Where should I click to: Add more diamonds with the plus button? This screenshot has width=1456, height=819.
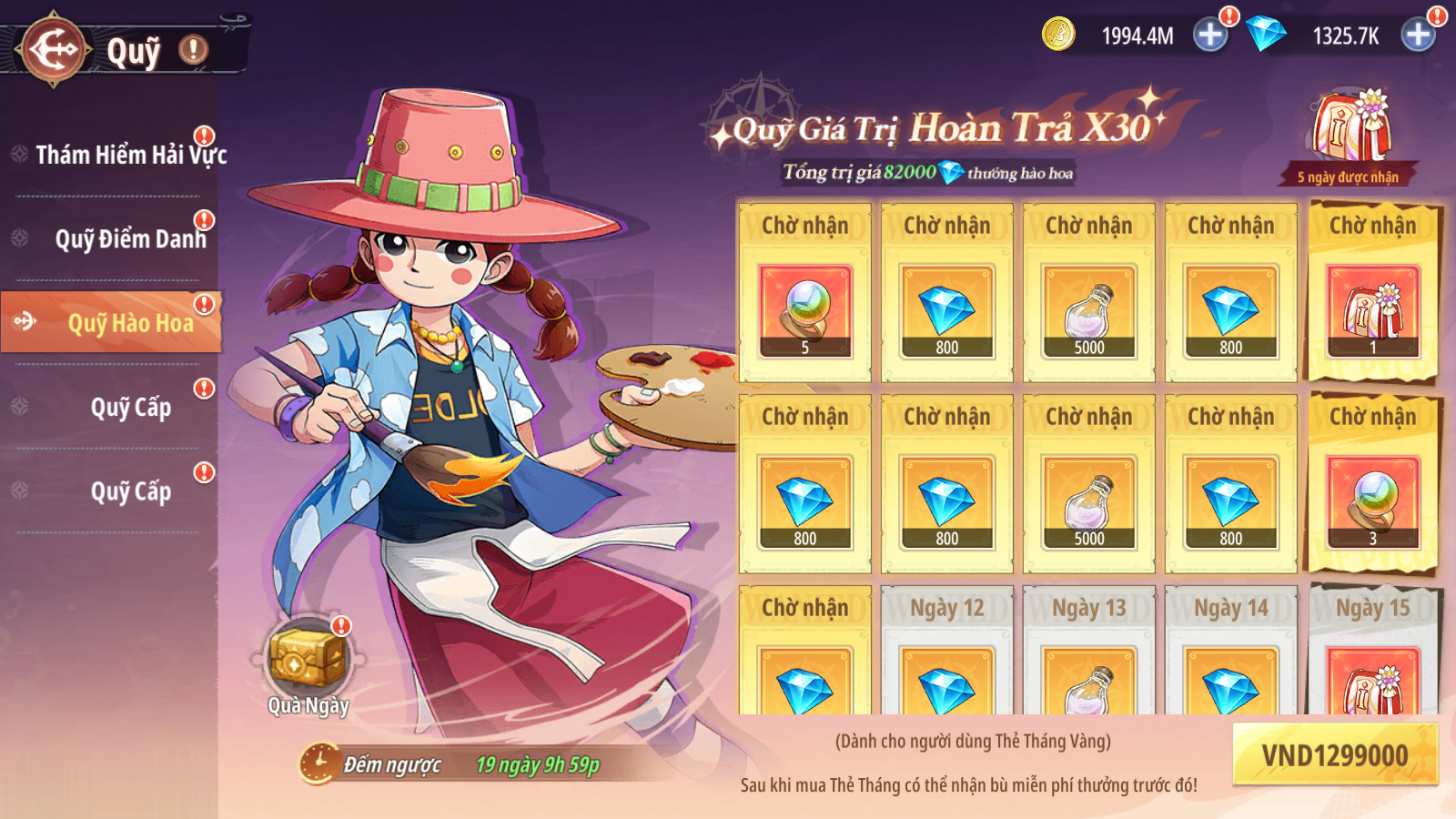coord(1418,35)
